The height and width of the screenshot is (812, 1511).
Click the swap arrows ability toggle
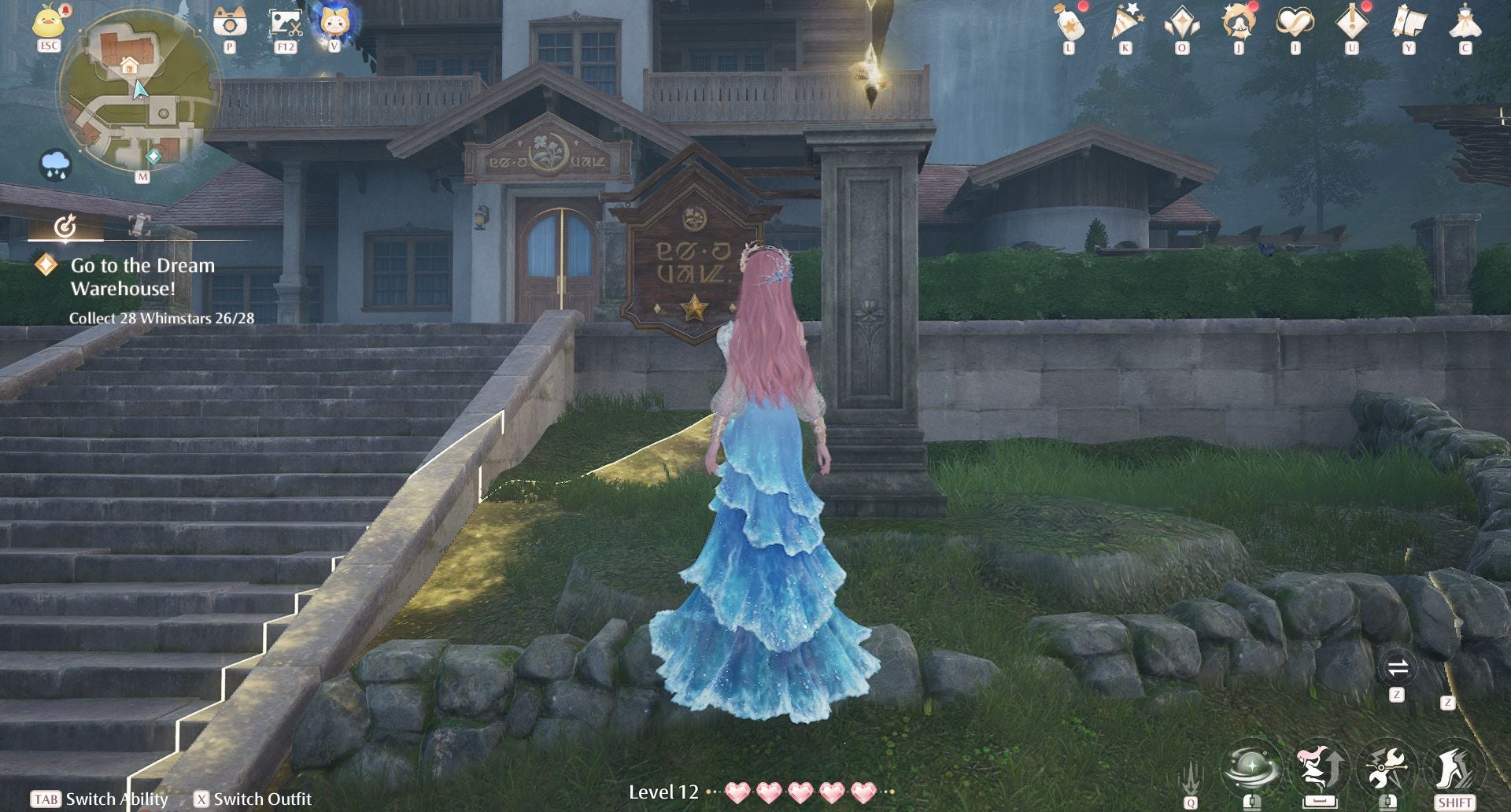[1397, 669]
